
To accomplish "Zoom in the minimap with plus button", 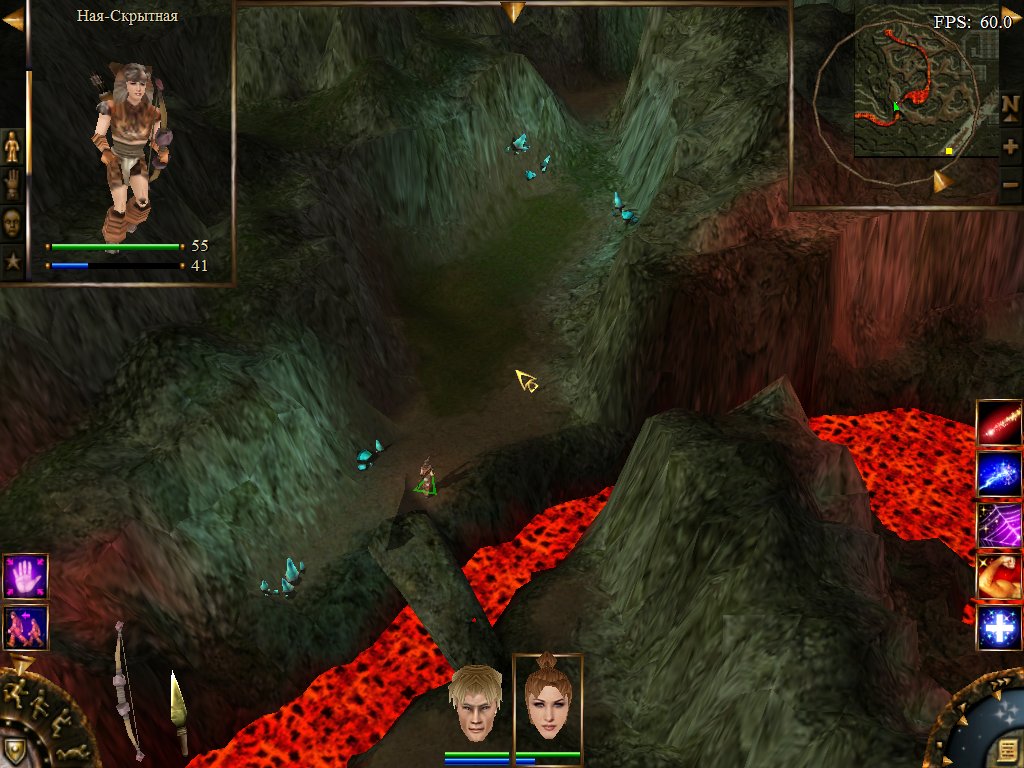I will pyautogui.click(x=1010, y=146).
